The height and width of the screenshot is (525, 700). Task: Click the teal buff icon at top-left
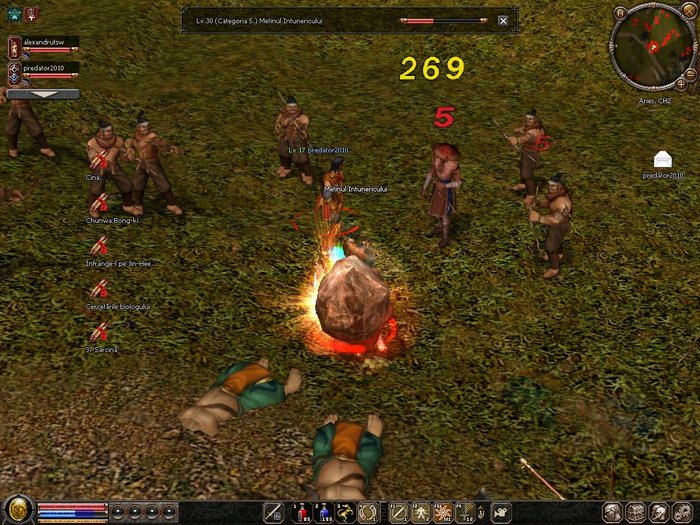[x=14, y=13]
